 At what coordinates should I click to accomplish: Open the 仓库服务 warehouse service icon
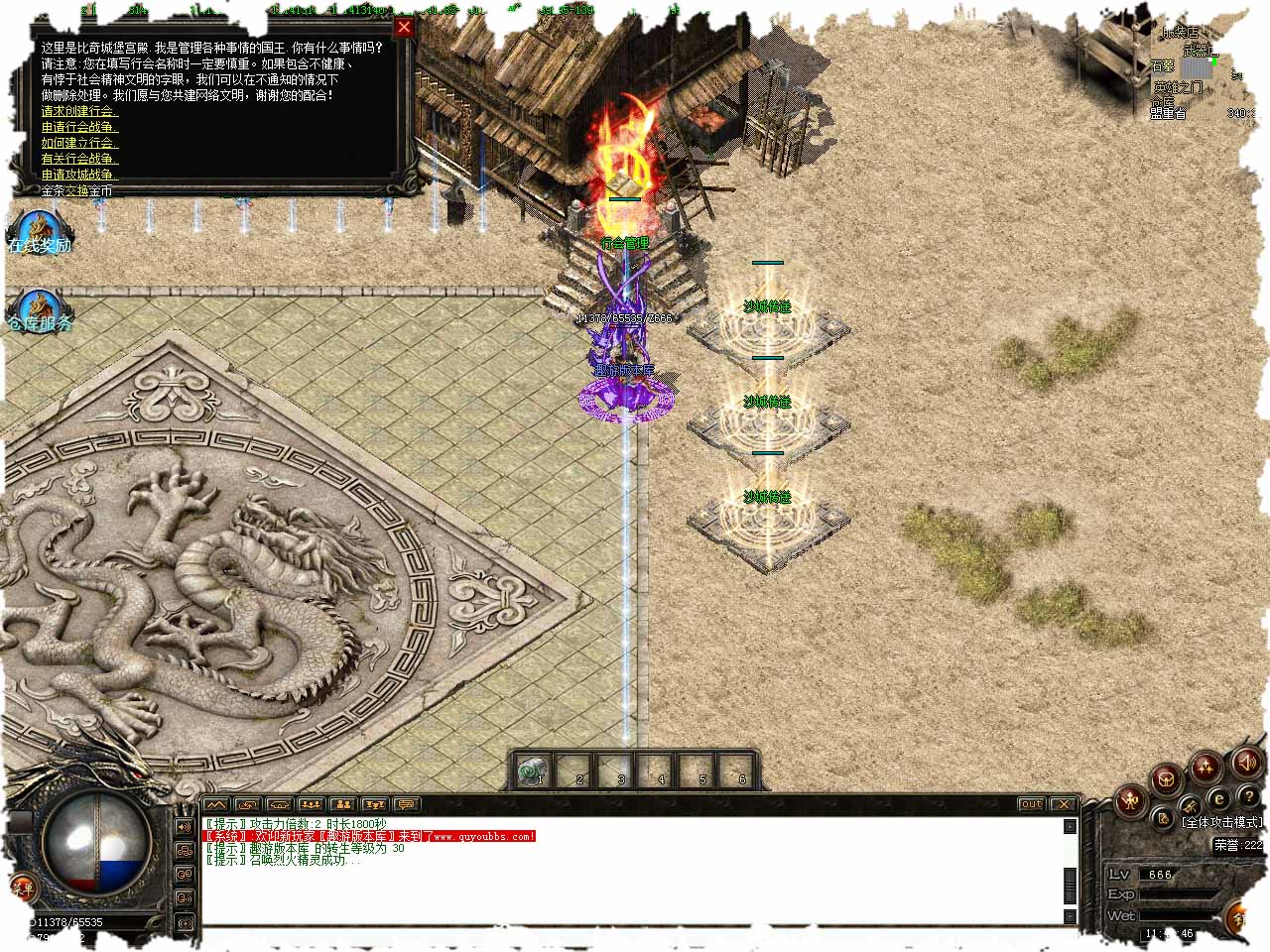39,311
